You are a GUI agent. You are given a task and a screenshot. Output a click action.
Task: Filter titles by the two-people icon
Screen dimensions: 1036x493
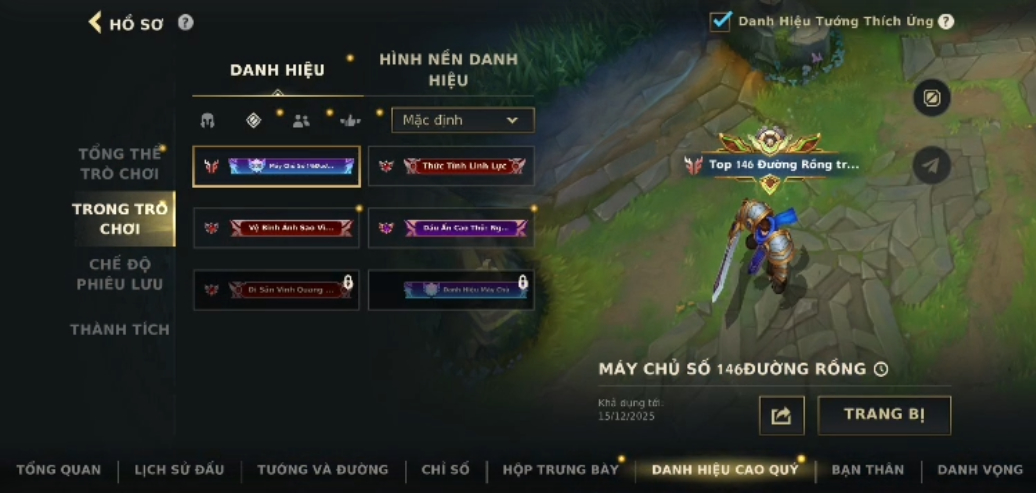301,121
